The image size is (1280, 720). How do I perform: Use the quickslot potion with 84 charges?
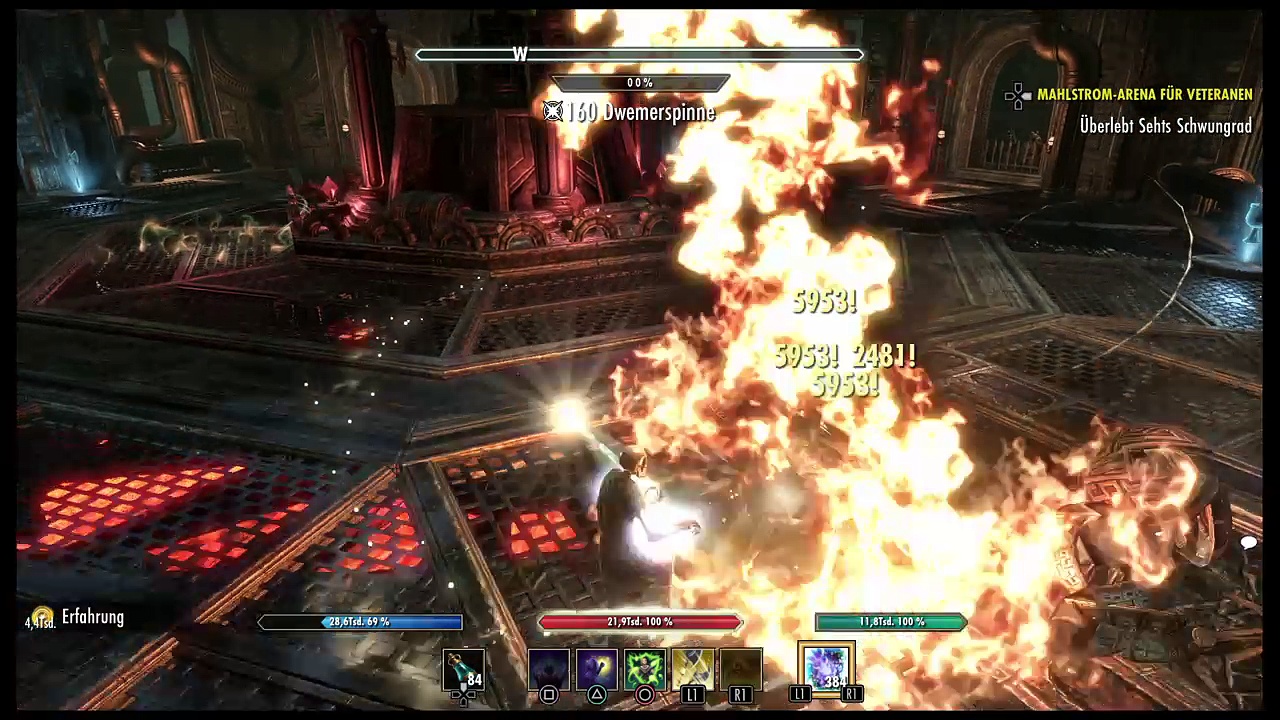[x=464, y=670]
